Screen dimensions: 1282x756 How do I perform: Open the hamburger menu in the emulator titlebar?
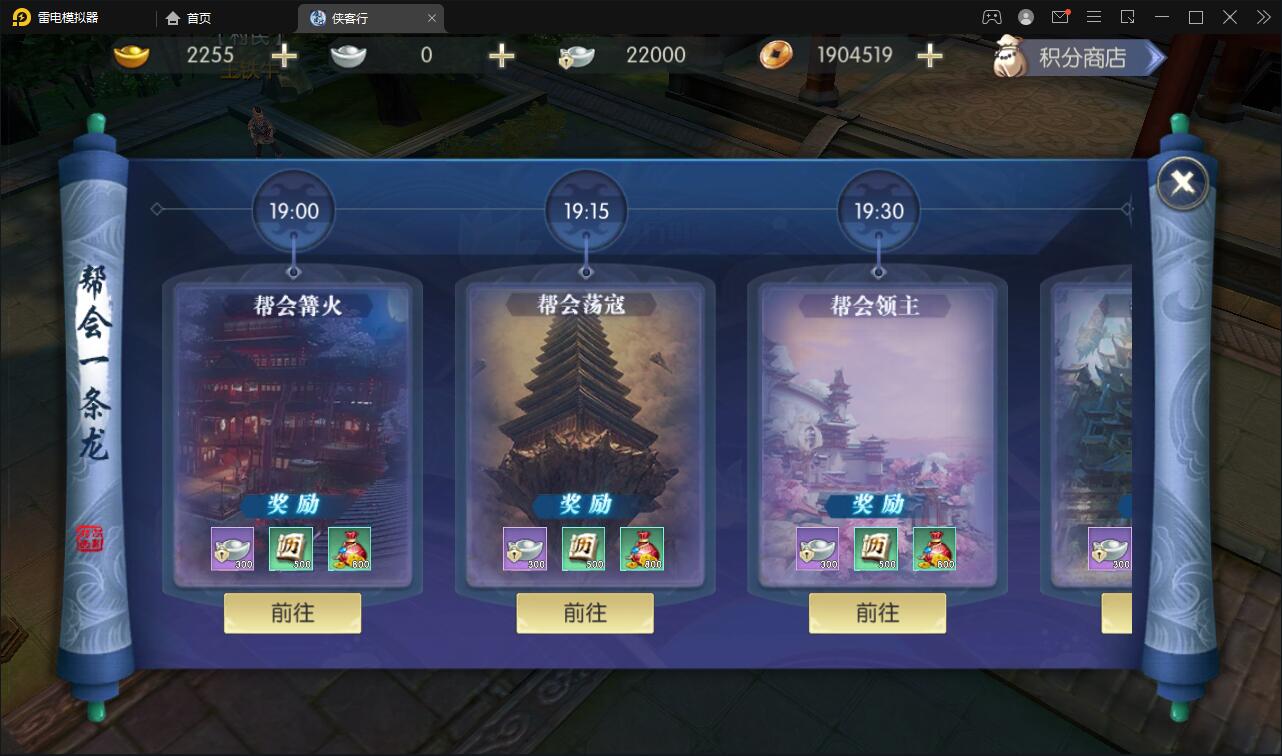pyautogui.click(x=1094, y=17)
